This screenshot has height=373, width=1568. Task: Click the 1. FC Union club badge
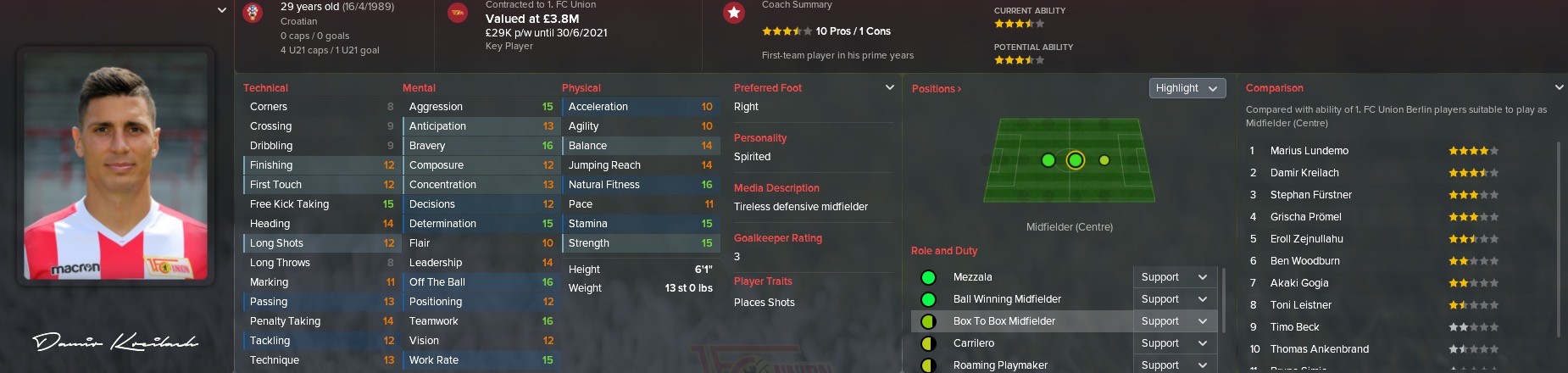(458, 13)
